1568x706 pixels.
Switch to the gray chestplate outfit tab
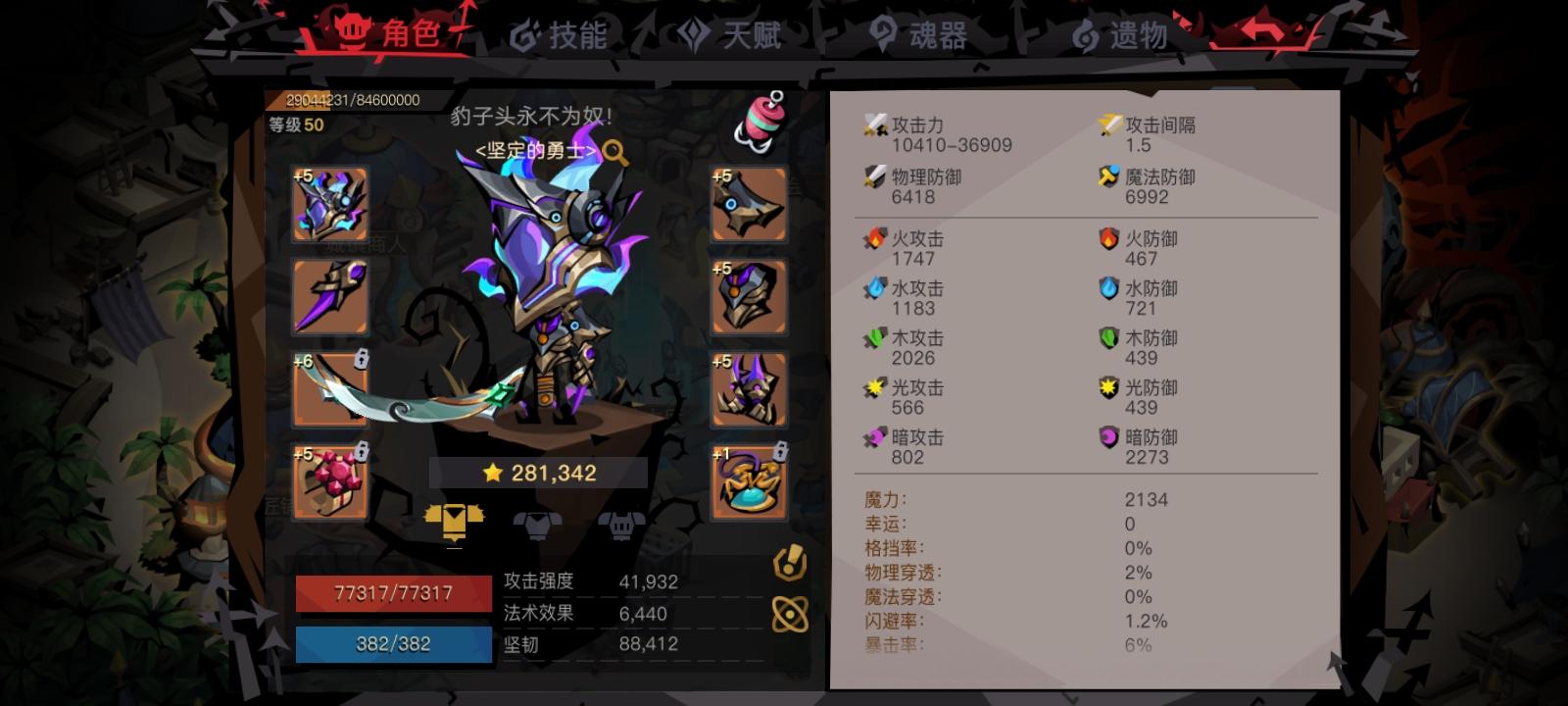point(537,525)
